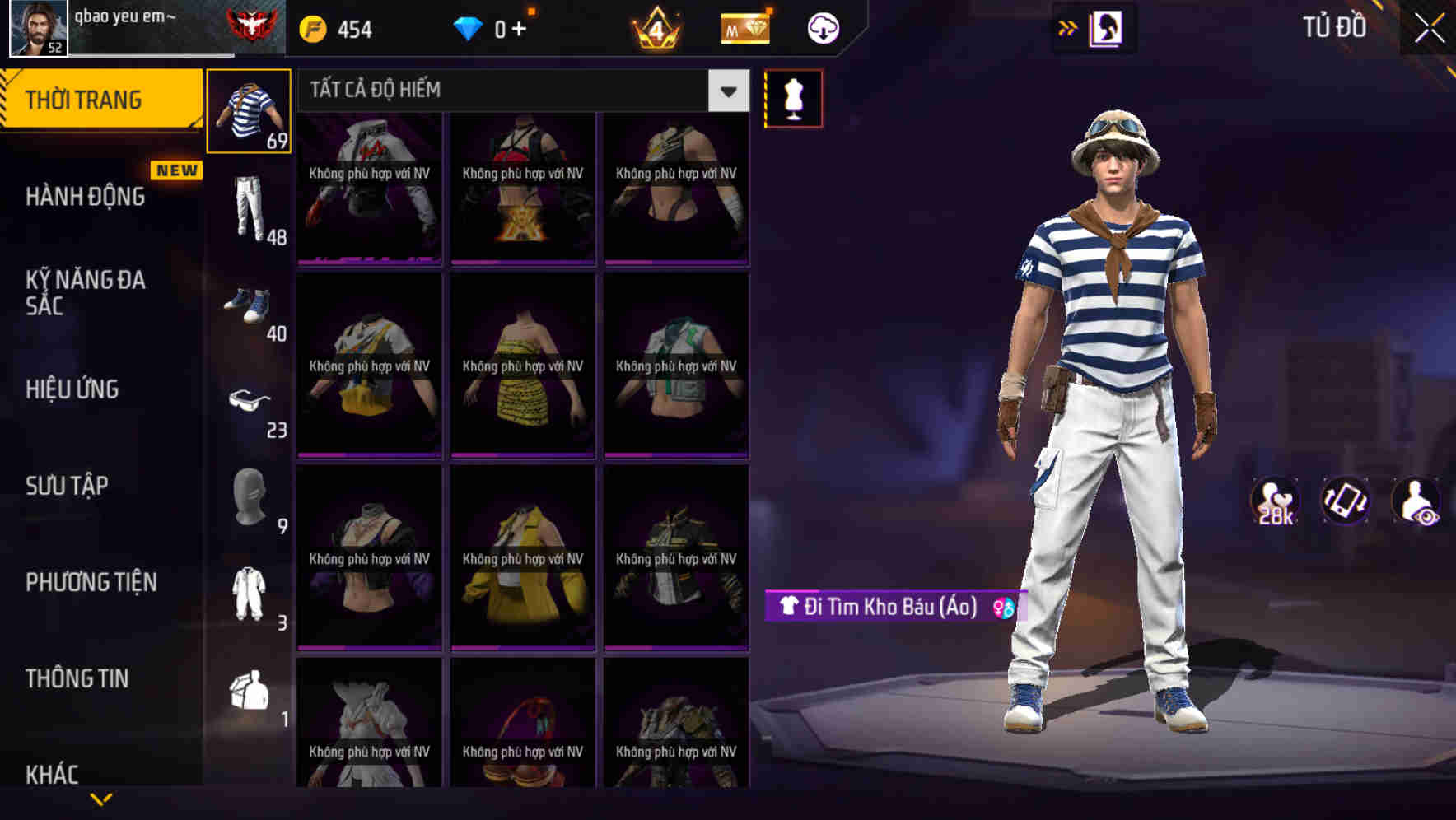Open the pants category with 48 items
Image resolution: width=1456 pixels, height=820 pixels.
click(x=250, y=206)
